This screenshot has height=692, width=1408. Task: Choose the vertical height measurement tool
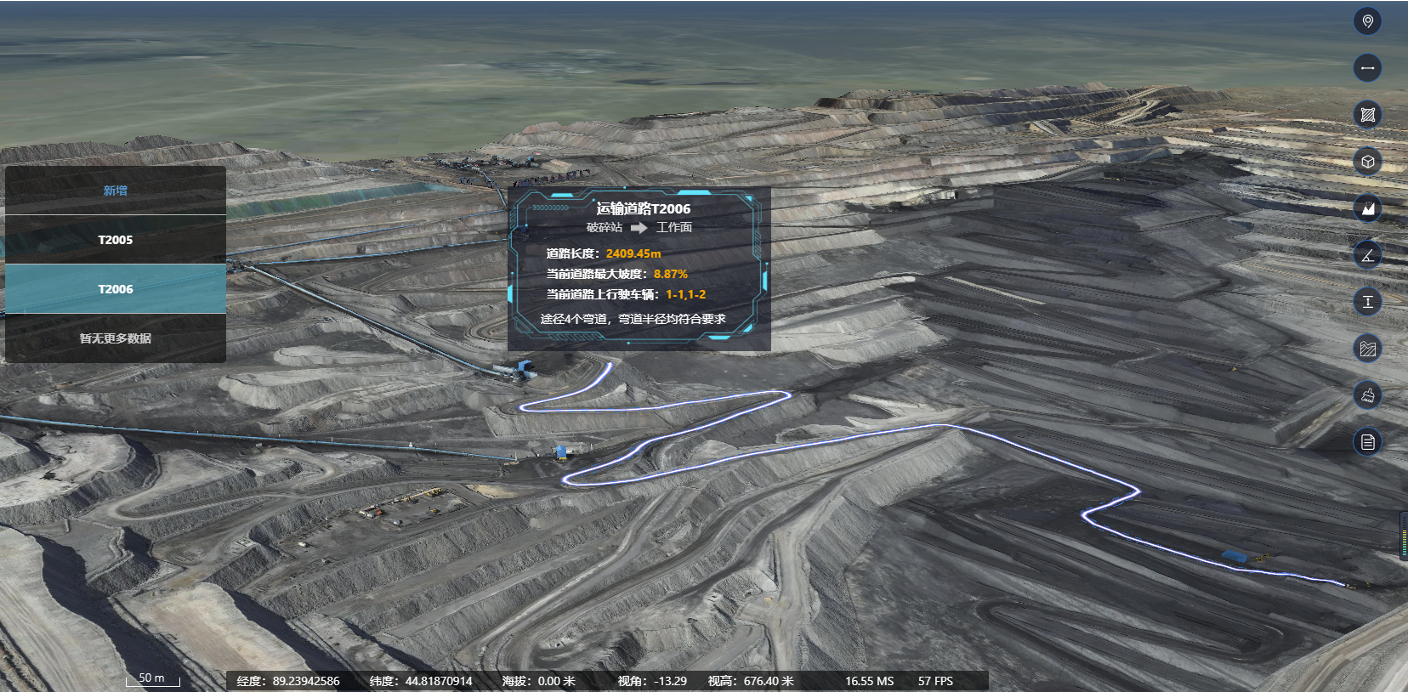click(x=1367, y=301)
